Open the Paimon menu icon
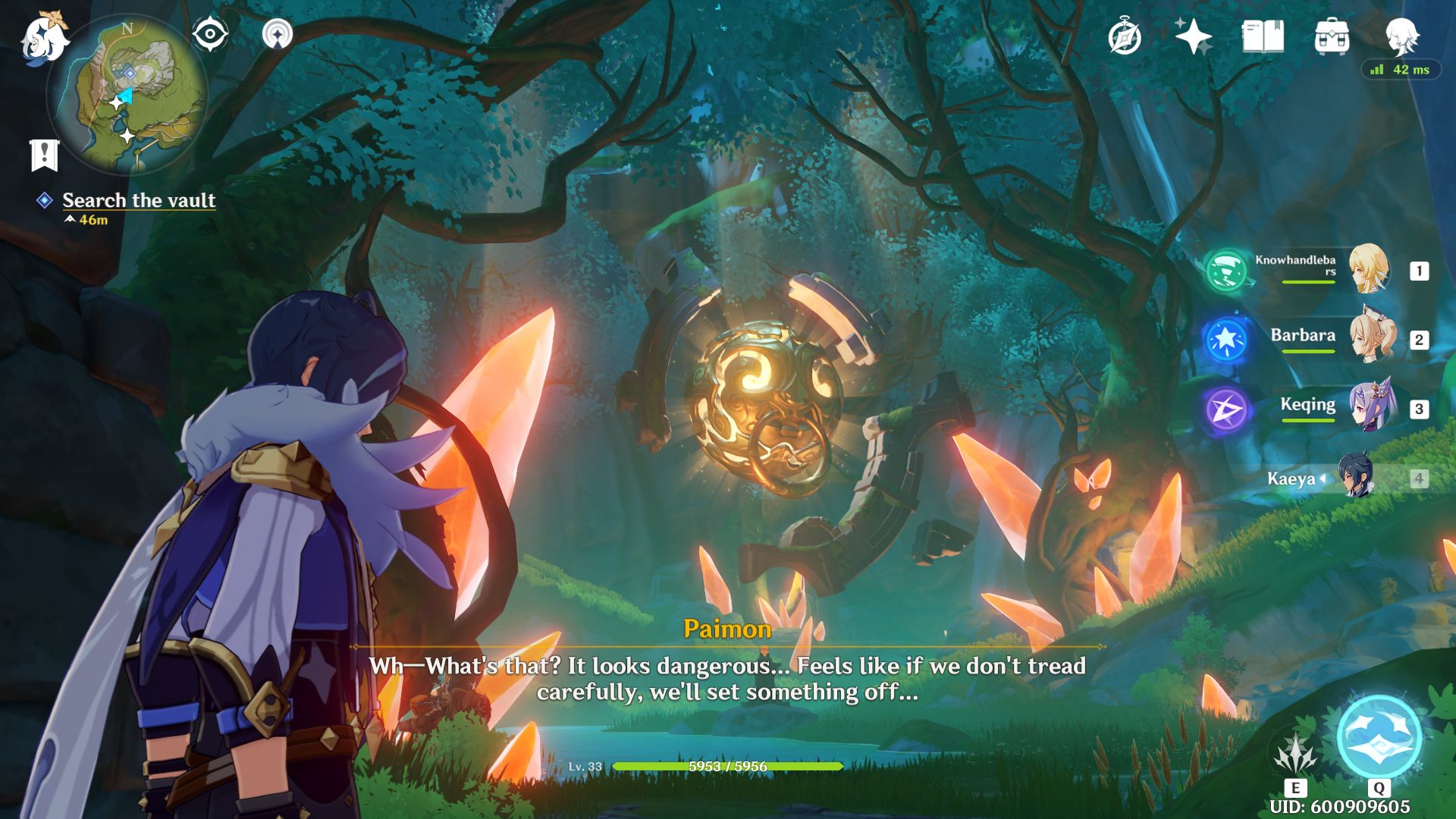The width and height of the screenshot is (1456, 819). 44,39
